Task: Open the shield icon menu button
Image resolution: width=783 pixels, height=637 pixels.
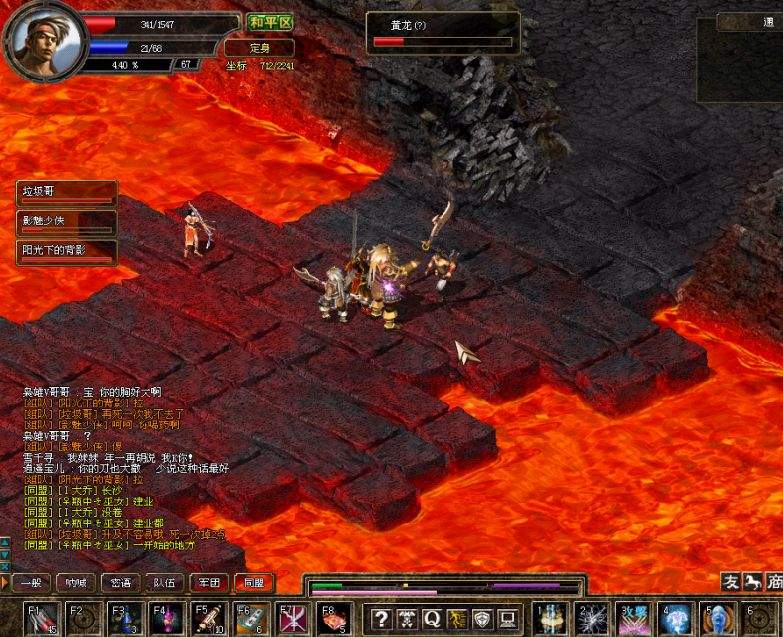Action: pyautogui.click(x=482, y=618)
